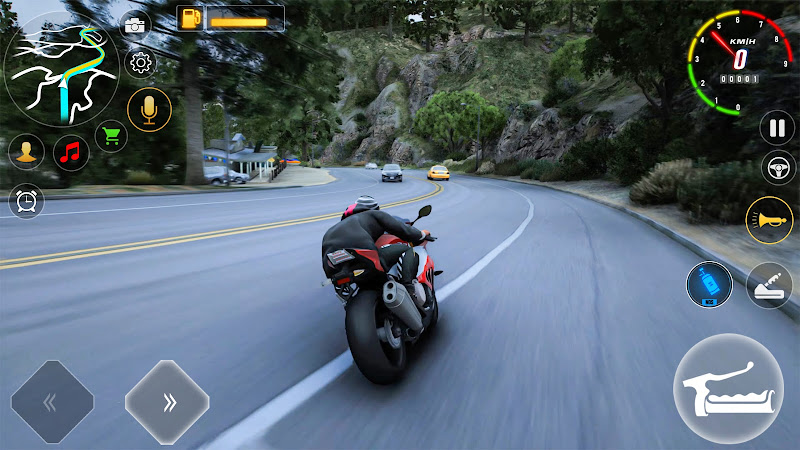Open the green shopping cart store
Screen dimensions: 800x450
point(111,134)
